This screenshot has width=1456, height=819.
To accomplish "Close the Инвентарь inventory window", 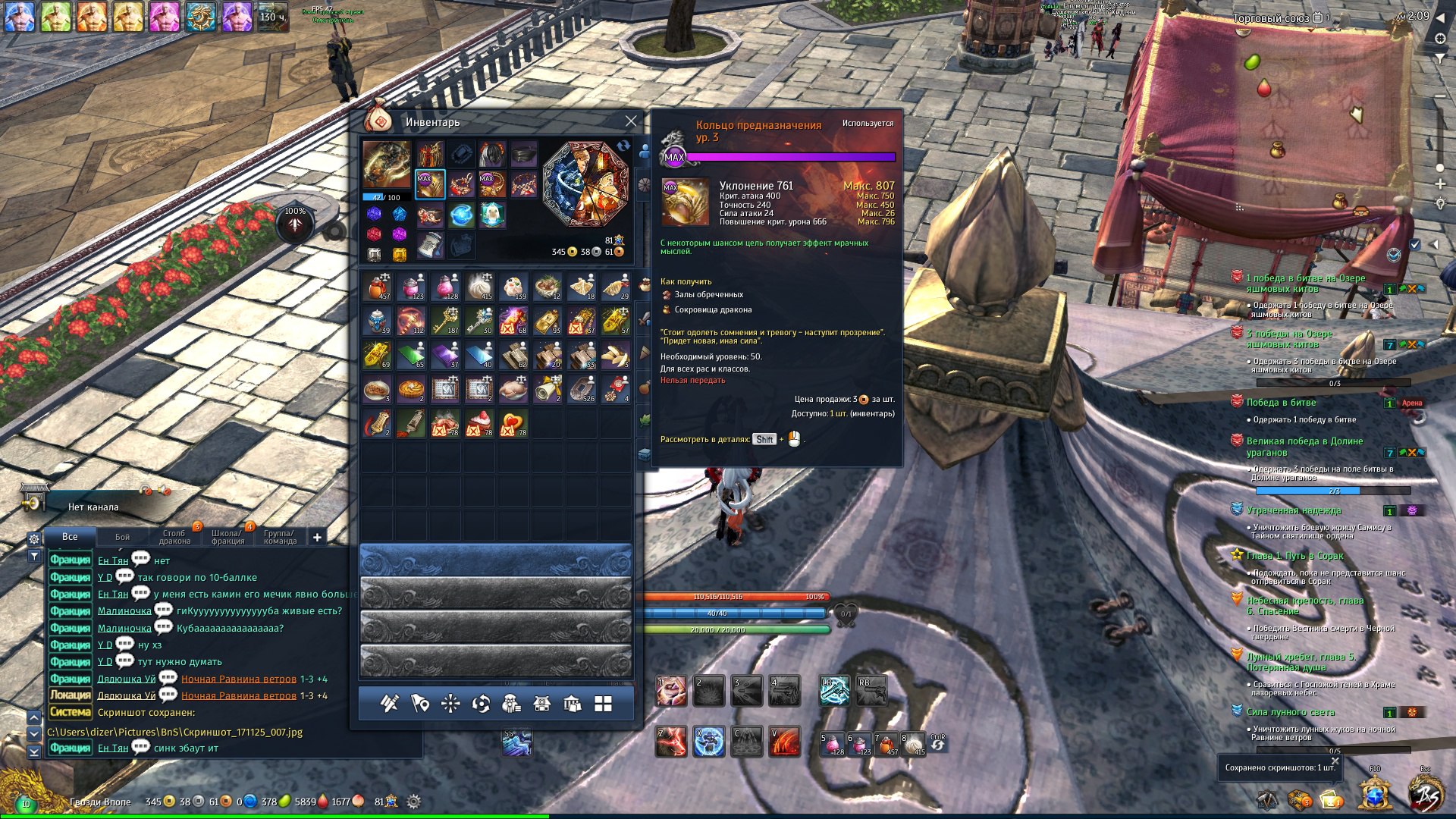I will click(x=631, y=121).
